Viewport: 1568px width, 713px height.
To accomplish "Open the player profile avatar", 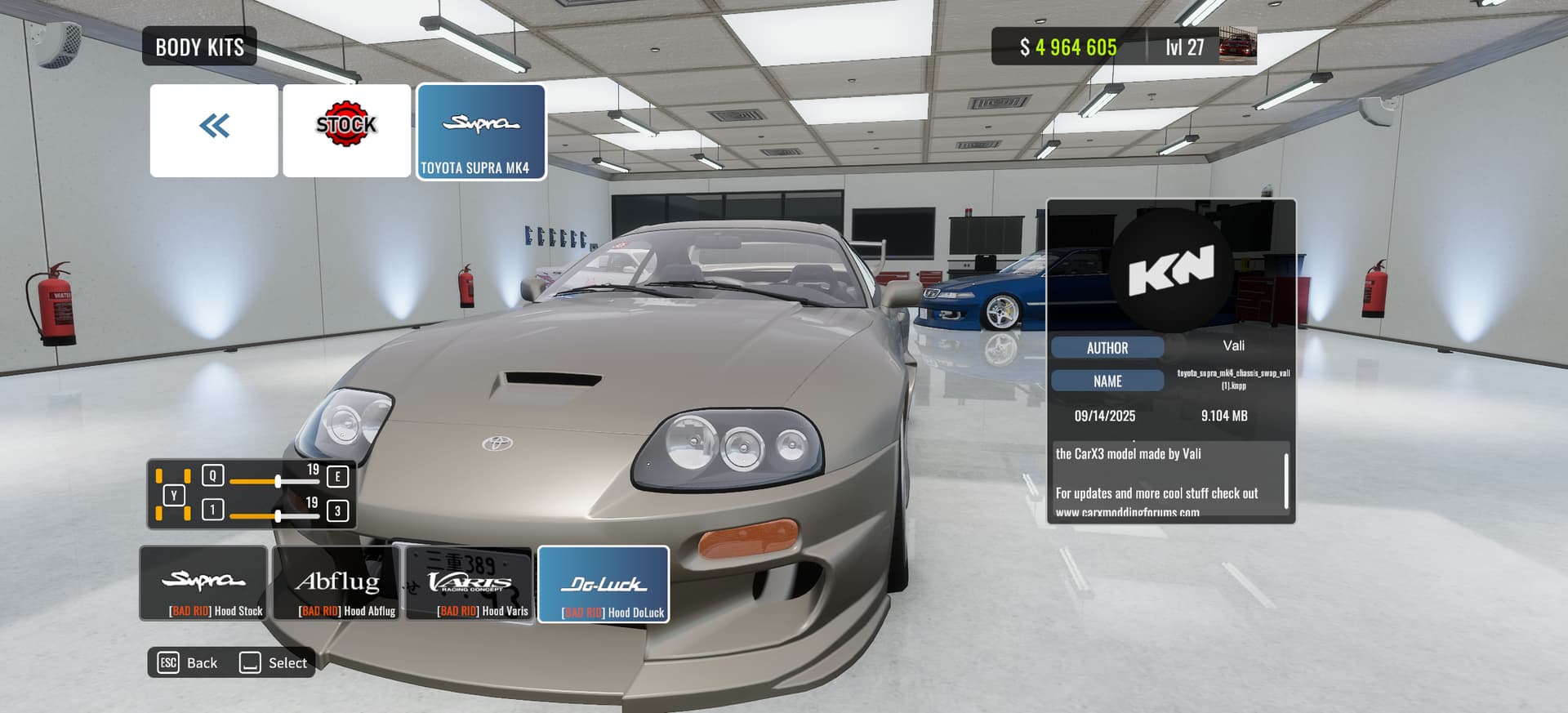I will click(x=1237, y=46).
